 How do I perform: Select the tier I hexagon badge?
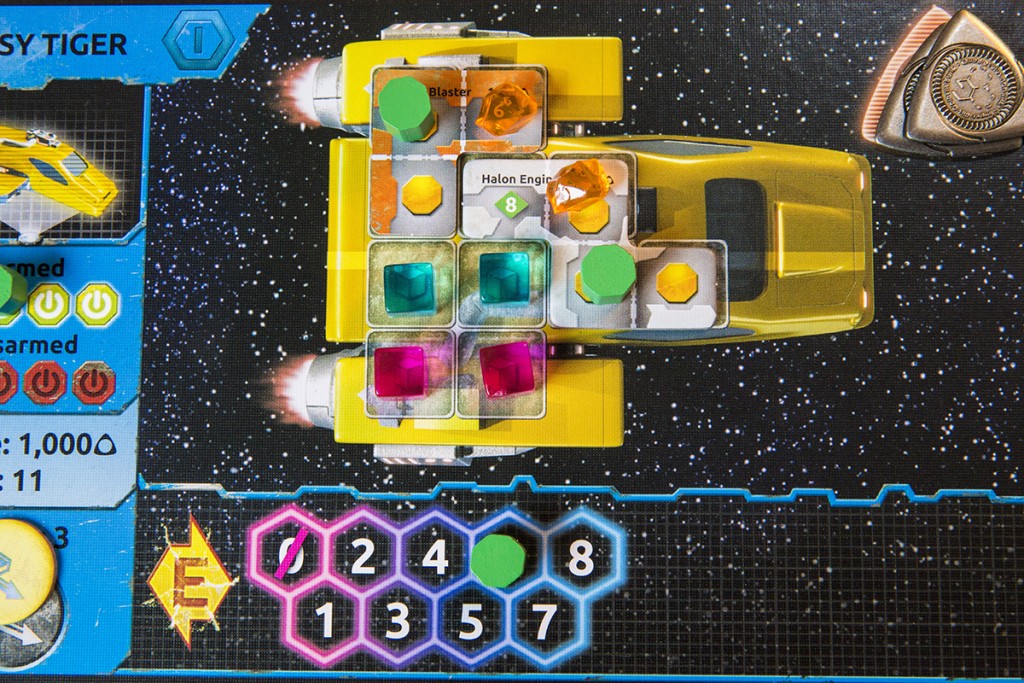pos(198,41)
